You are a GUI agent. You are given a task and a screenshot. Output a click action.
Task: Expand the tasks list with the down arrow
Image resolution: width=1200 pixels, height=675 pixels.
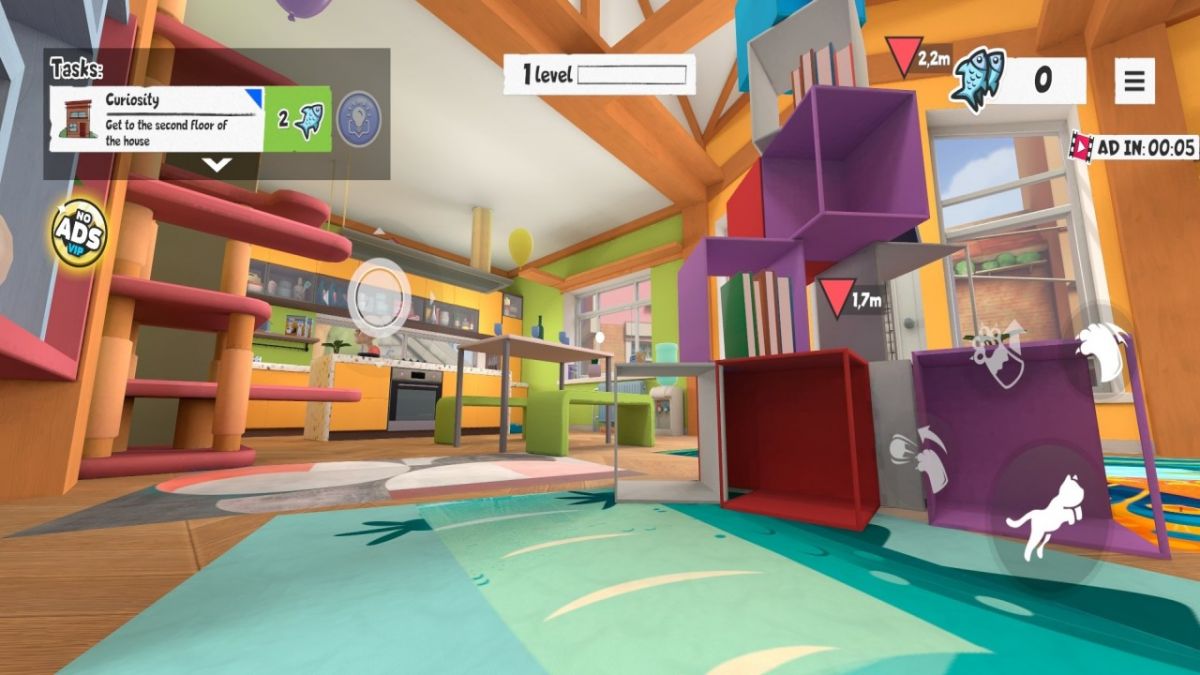tap(217, 165)
